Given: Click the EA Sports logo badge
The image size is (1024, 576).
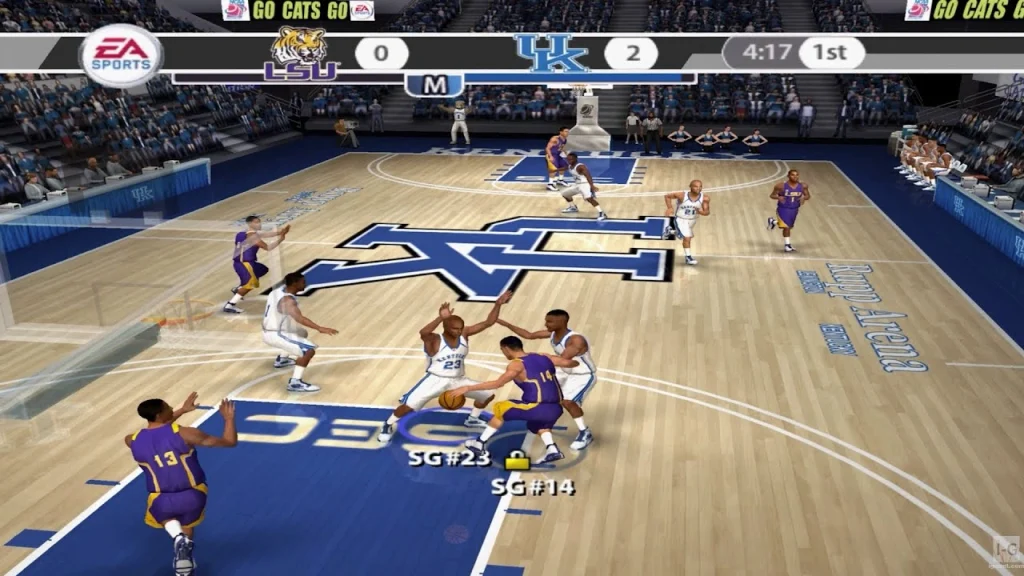Looking at the screenshot, I should (x=121, y=55).
